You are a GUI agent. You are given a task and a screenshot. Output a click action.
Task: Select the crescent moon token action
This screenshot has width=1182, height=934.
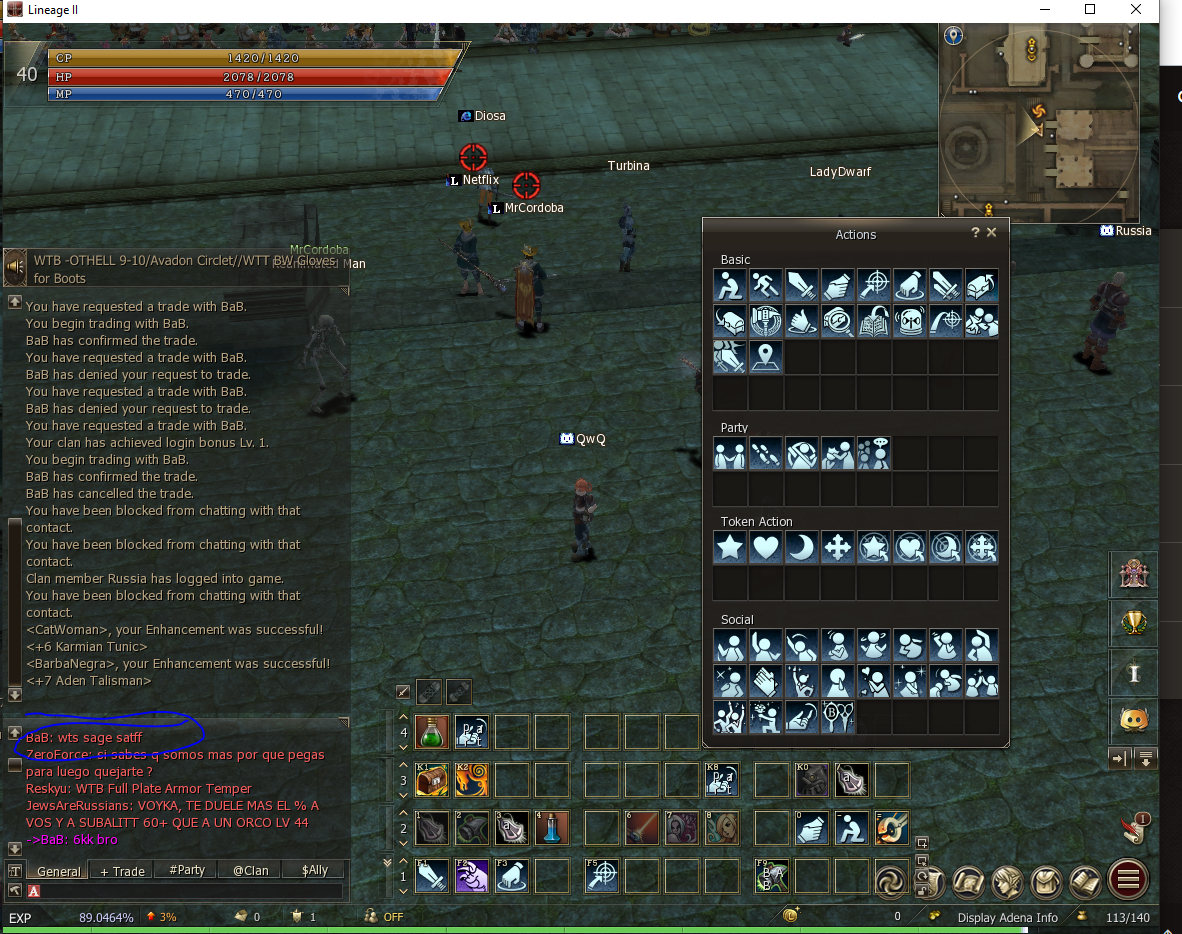(x=801, y=548)
